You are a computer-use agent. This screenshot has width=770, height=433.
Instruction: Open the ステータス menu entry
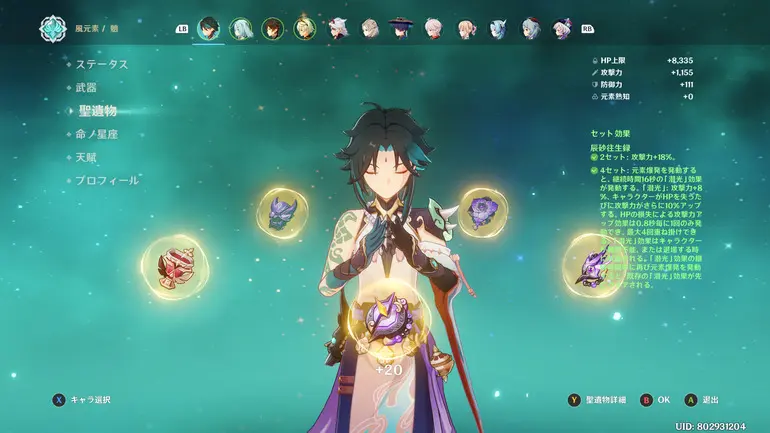click(103, 64)
